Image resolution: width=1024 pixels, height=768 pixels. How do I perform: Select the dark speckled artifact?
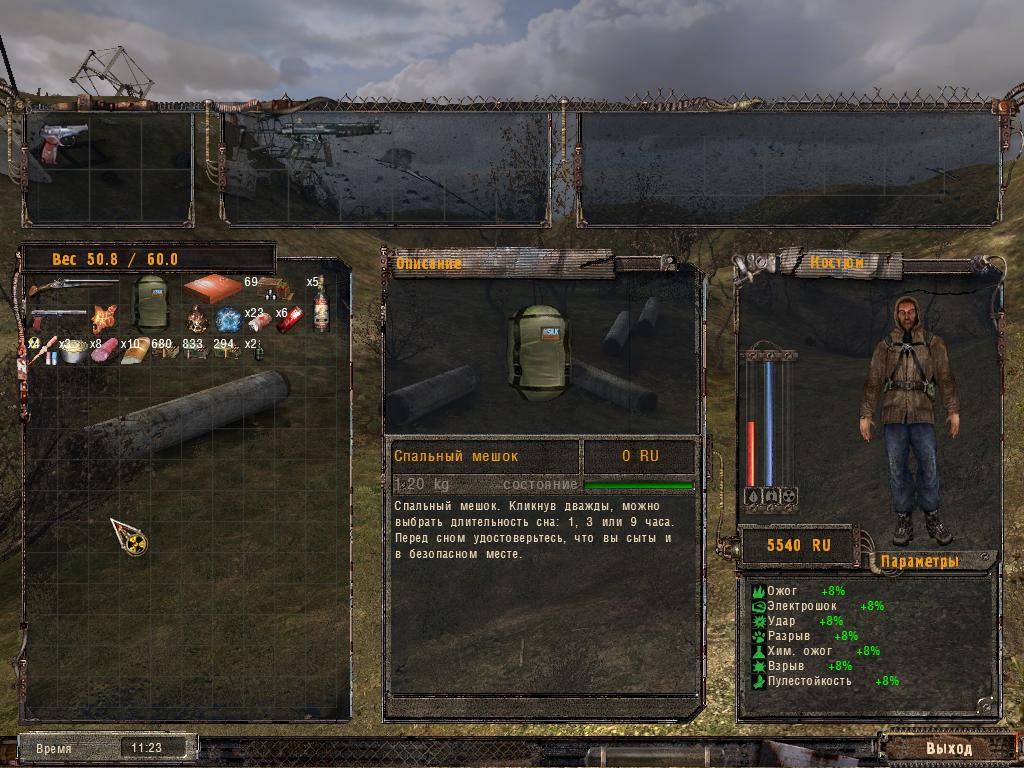(197, 320)
